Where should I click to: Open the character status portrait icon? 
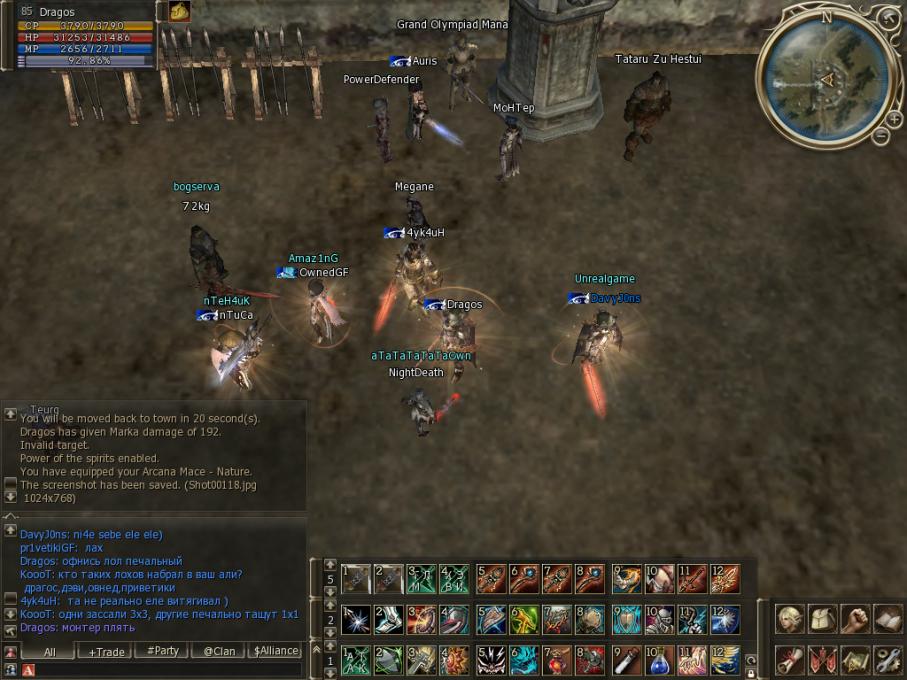pyautogui.click(x=791, y=619)
